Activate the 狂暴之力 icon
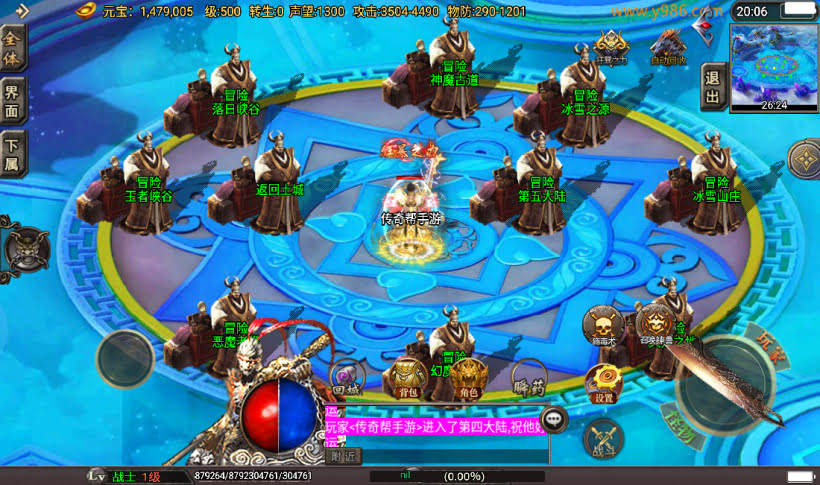This screenshot has width=820, height=485. 611,47
